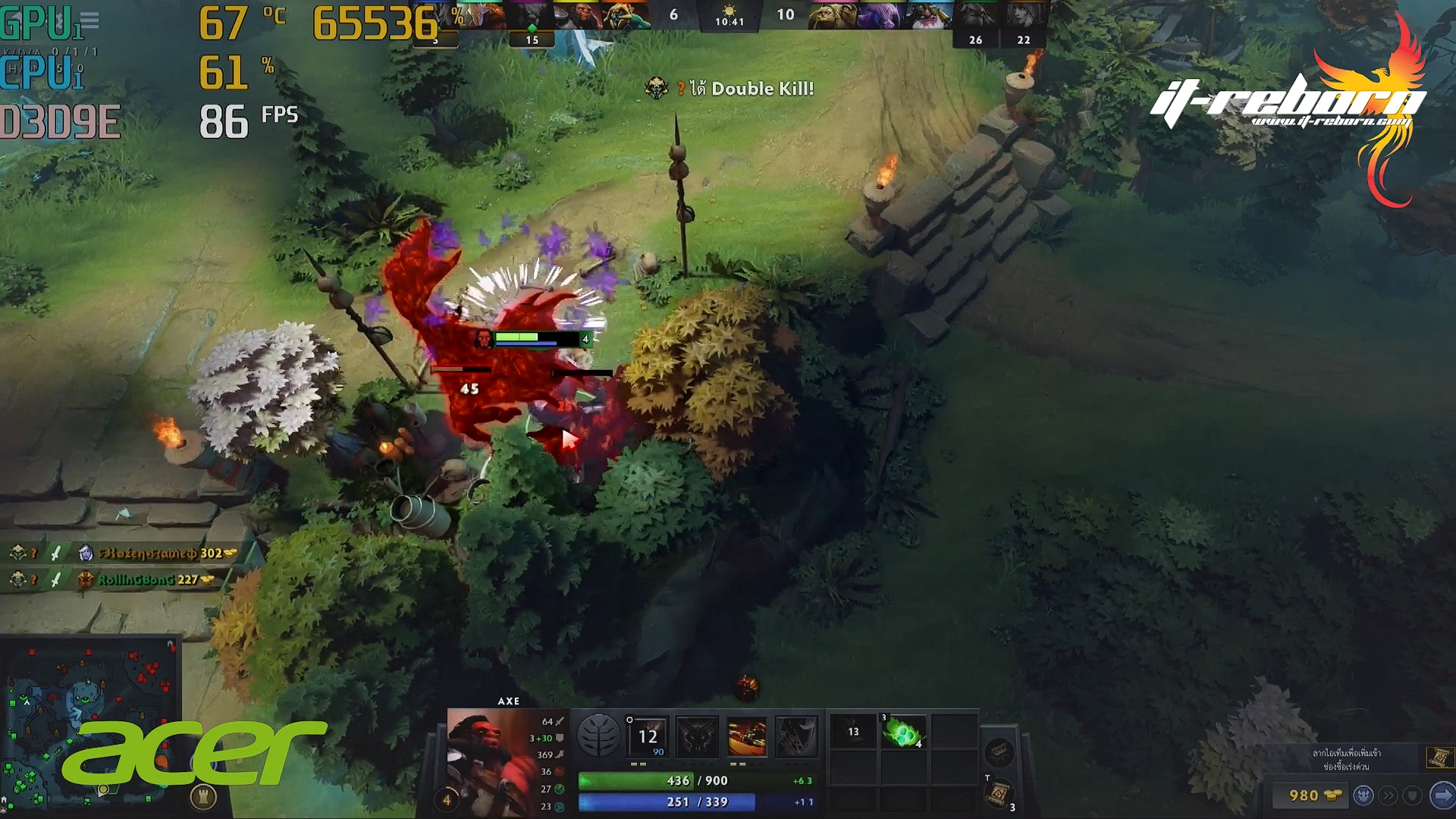Open Axe's talent tree
The width and height of the screenshot is (1456, 819).
(x=598, y=736)
